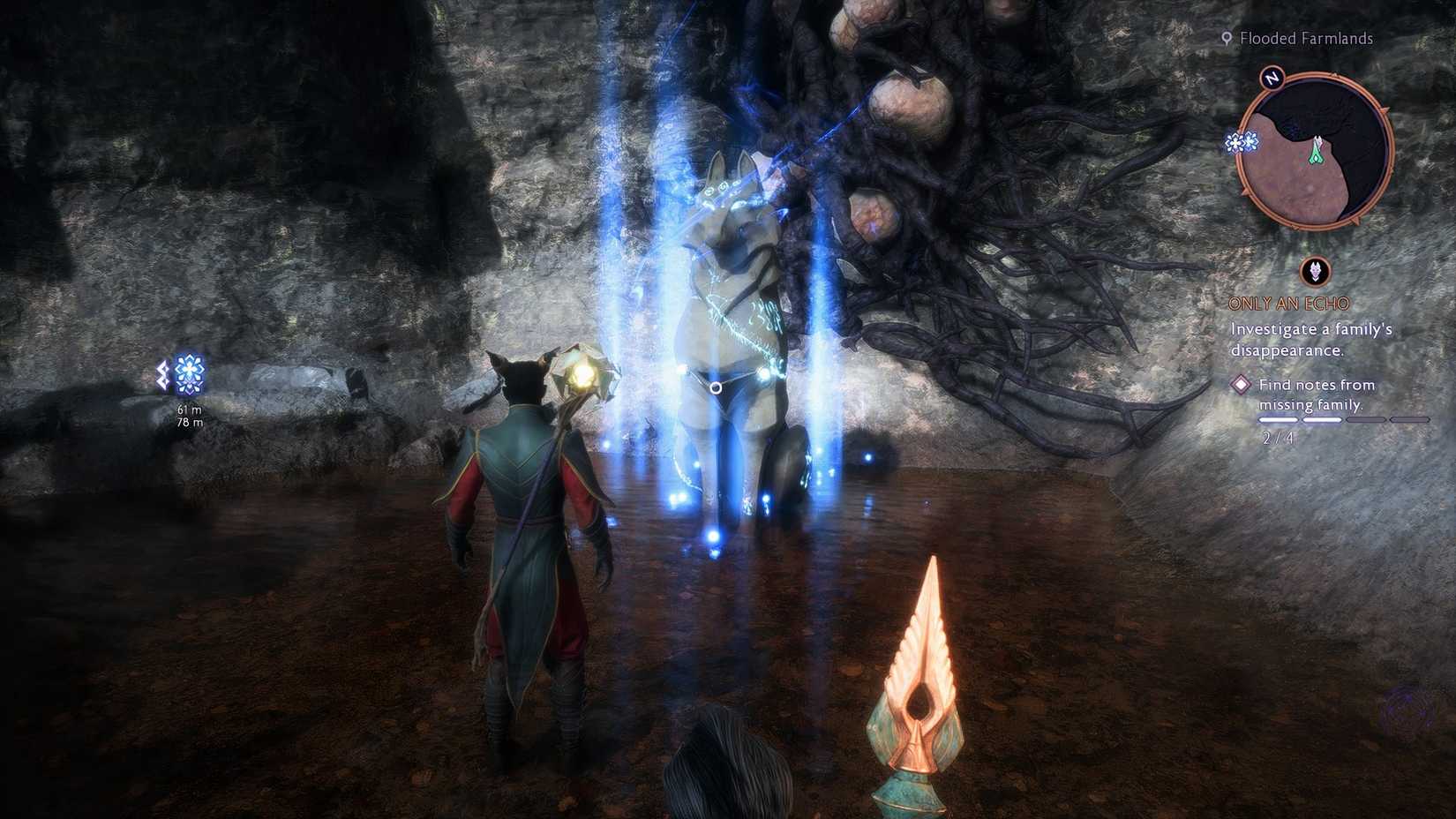Click the location pin icon beside Flooded Farmlands
The height and width of the screenshot is (819, 1456).
click(1227, 38)
